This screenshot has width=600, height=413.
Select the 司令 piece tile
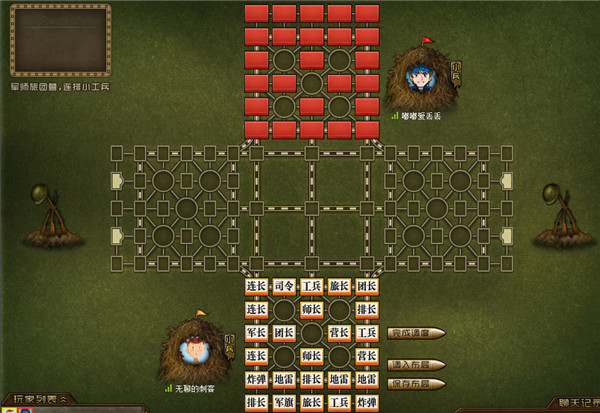(x=284, y=286)
